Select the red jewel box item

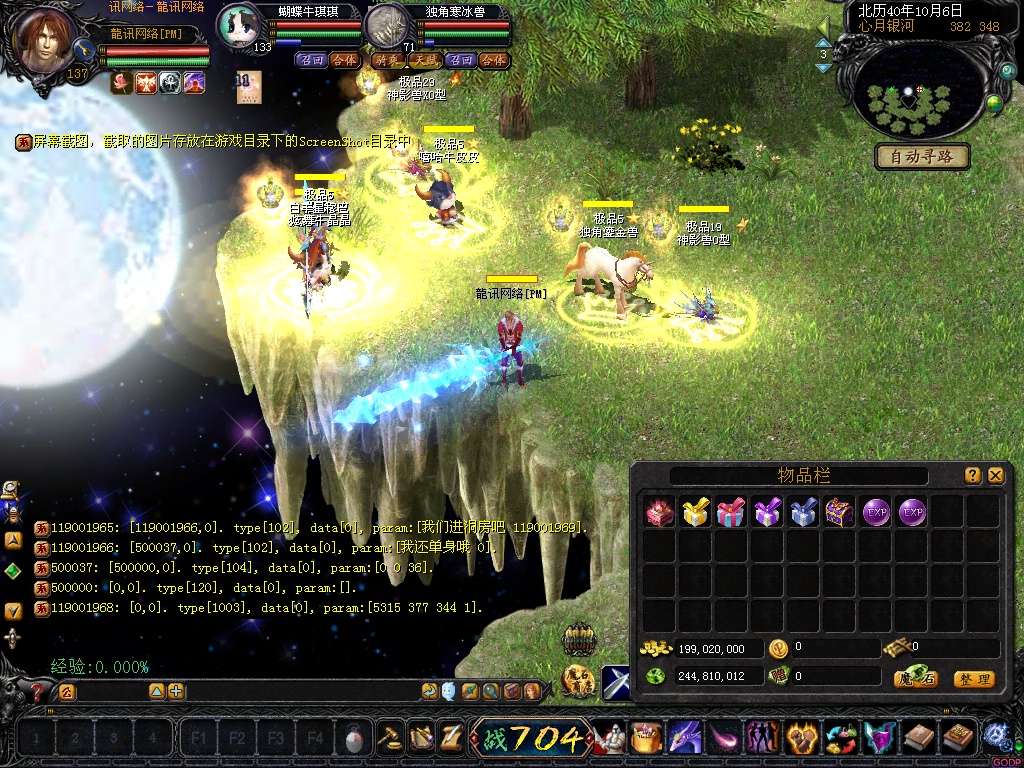click(659, 513)
